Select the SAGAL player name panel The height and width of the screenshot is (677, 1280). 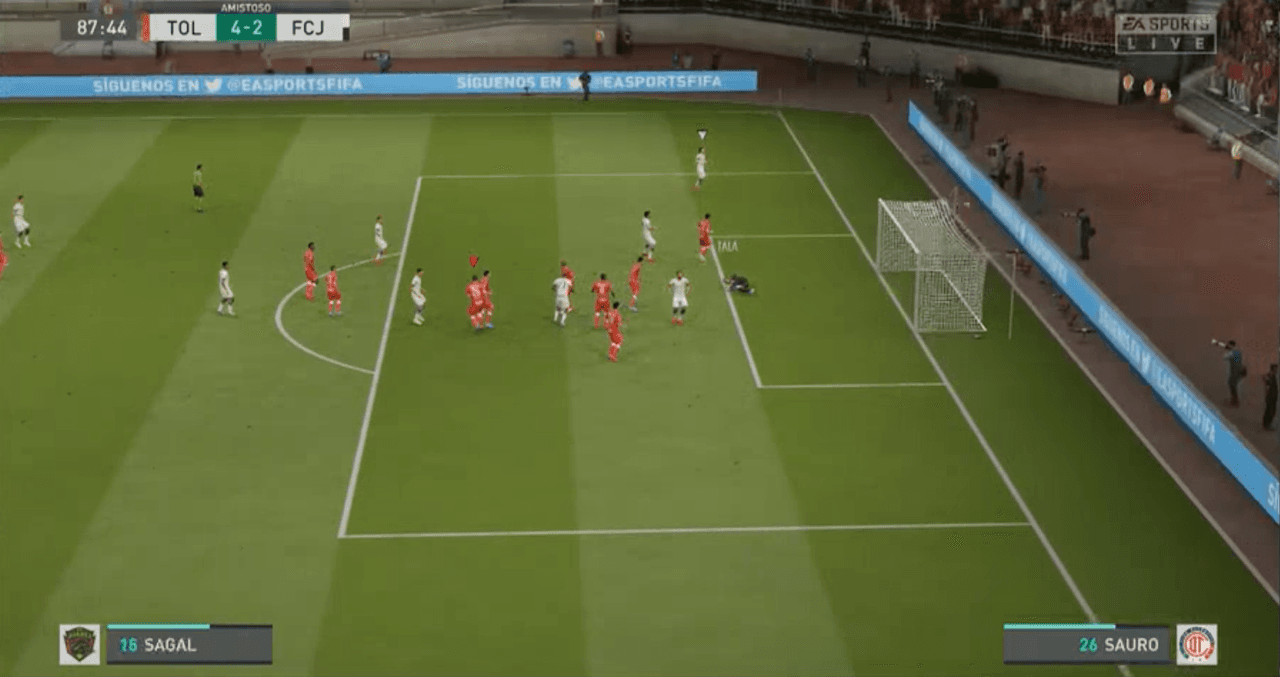(189, 645)
